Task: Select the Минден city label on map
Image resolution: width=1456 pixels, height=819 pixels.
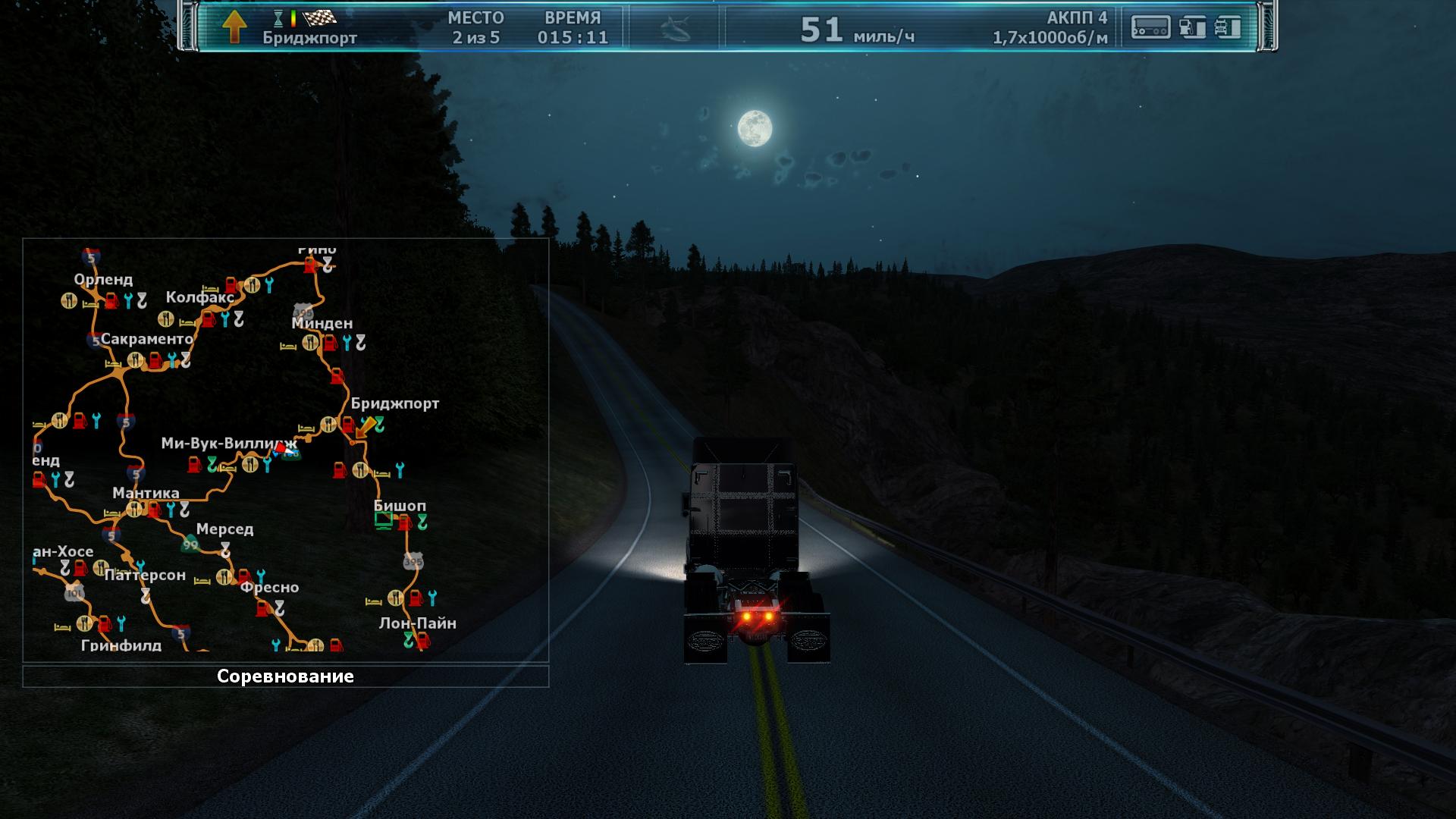Action: (322, 324)
